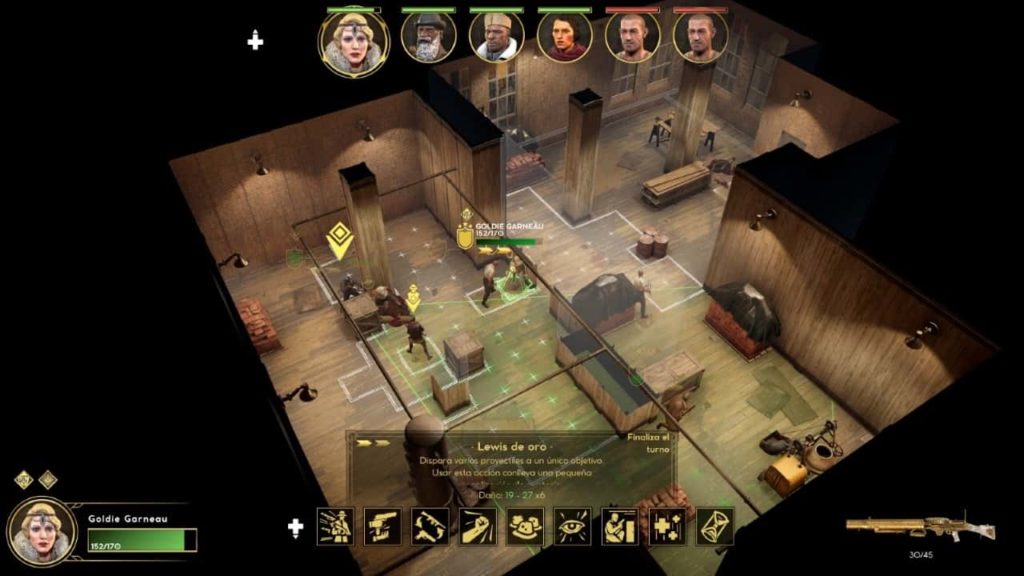Click the Lewis machine gun weapon icon
The height and width of the screenshot is (576, 1024).
(x=905, y=527)
